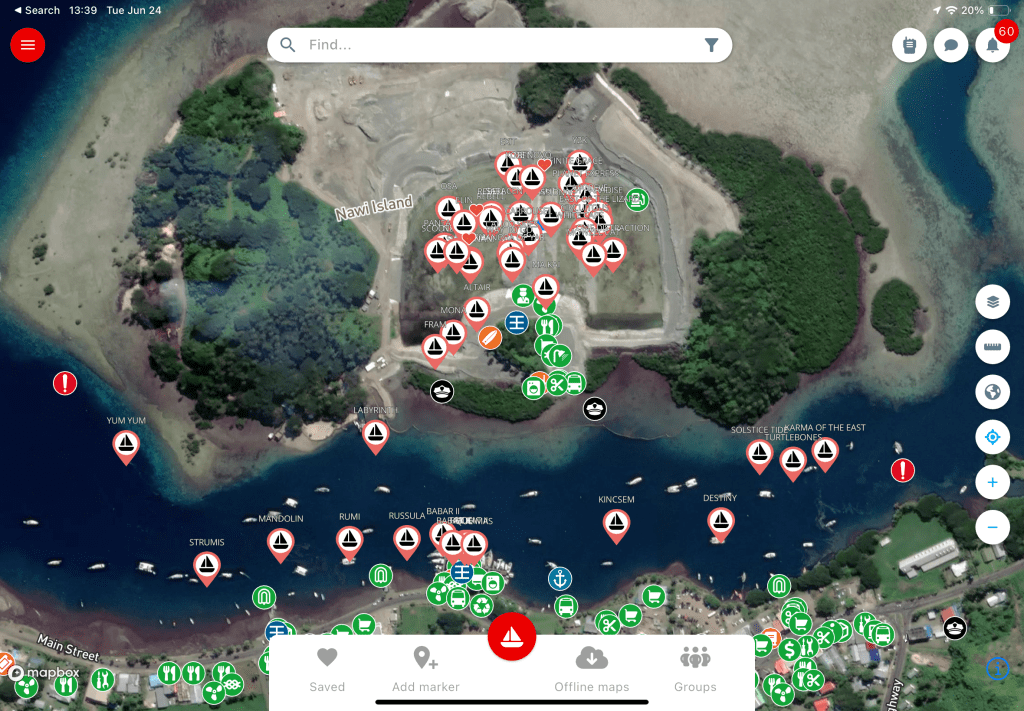Image resolution: width=1024 pixels, height=711 pixels.
Task: Open the Saved places tab
Action: 327,669
